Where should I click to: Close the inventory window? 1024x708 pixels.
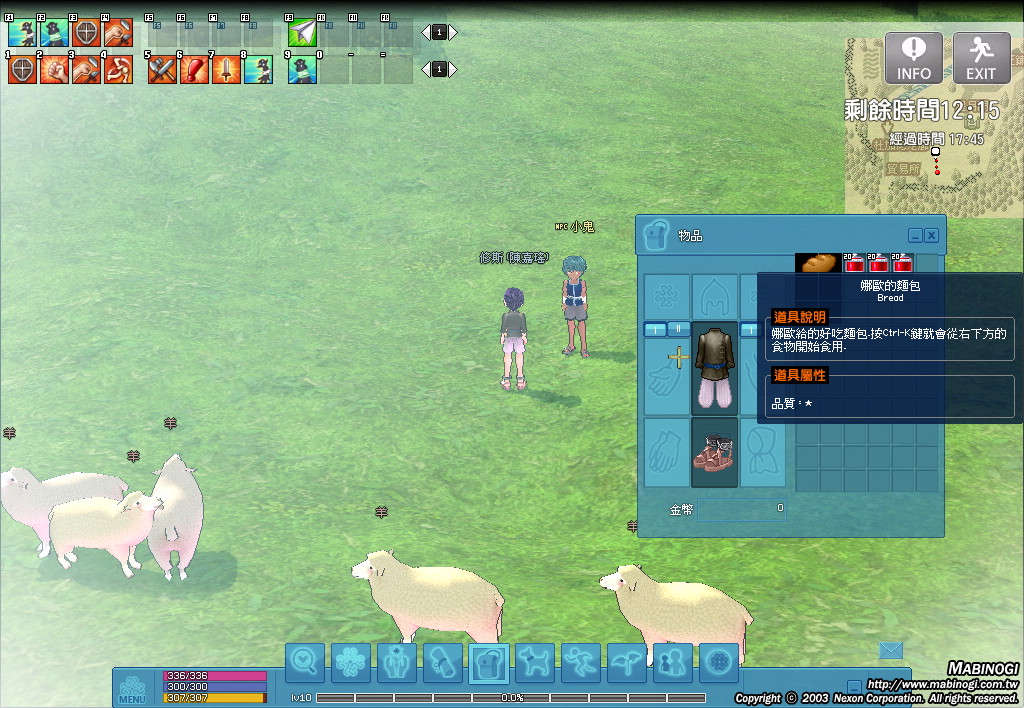(931, 235)
